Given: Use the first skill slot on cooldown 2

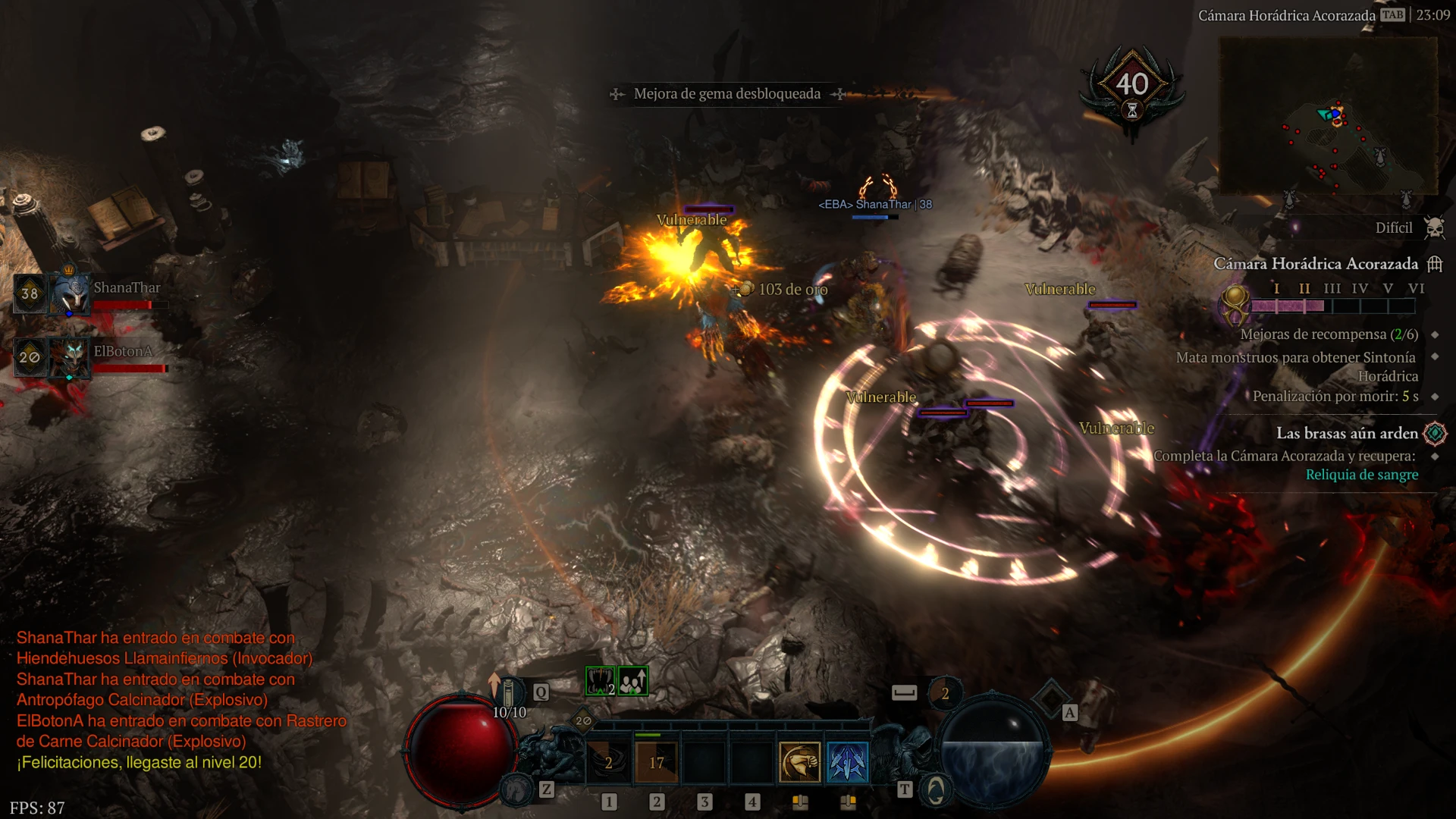Looking at the screenshot, I should (x=608, y=762).
